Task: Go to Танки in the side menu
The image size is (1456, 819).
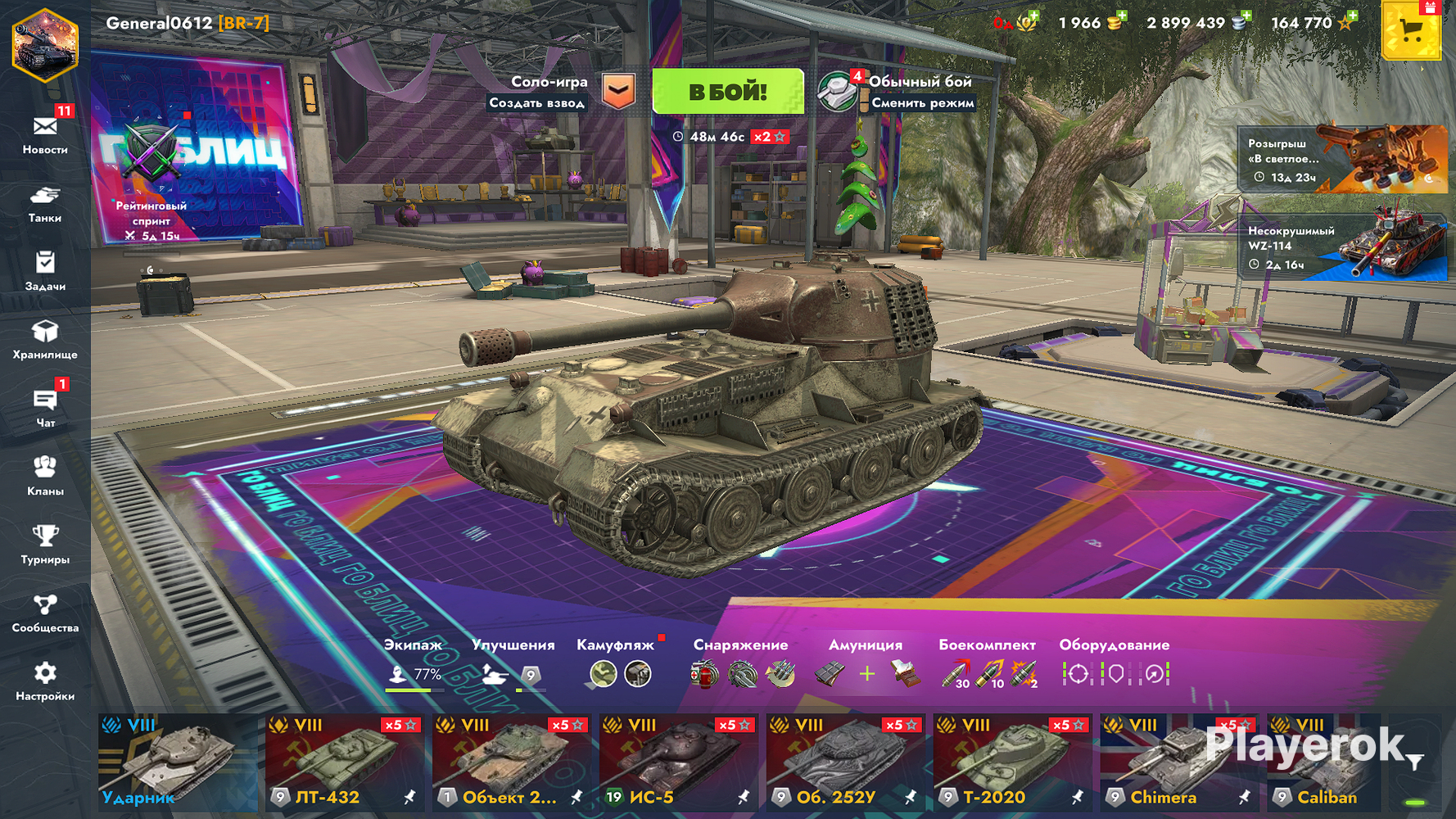Action: point(45,203)
